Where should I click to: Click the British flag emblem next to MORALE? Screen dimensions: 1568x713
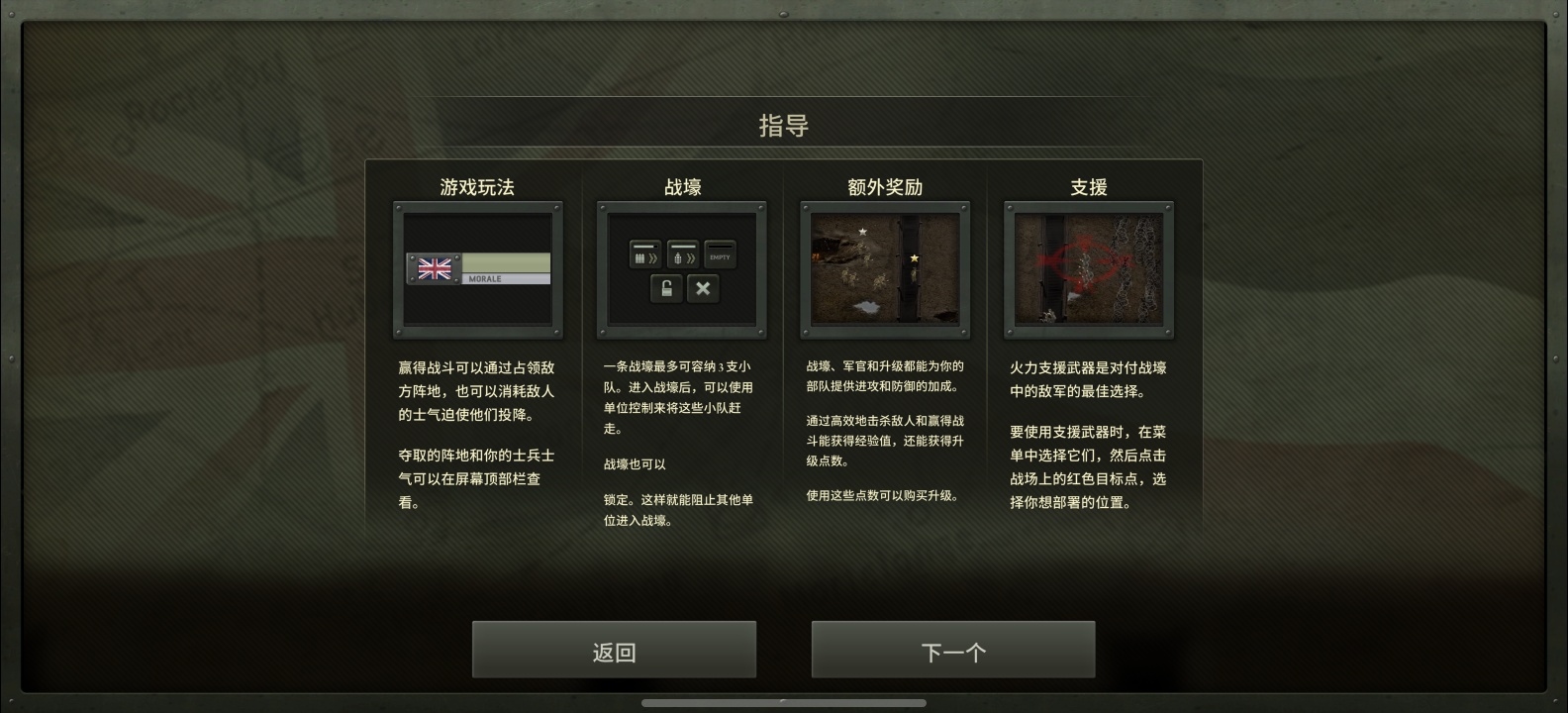coord(435,268)
